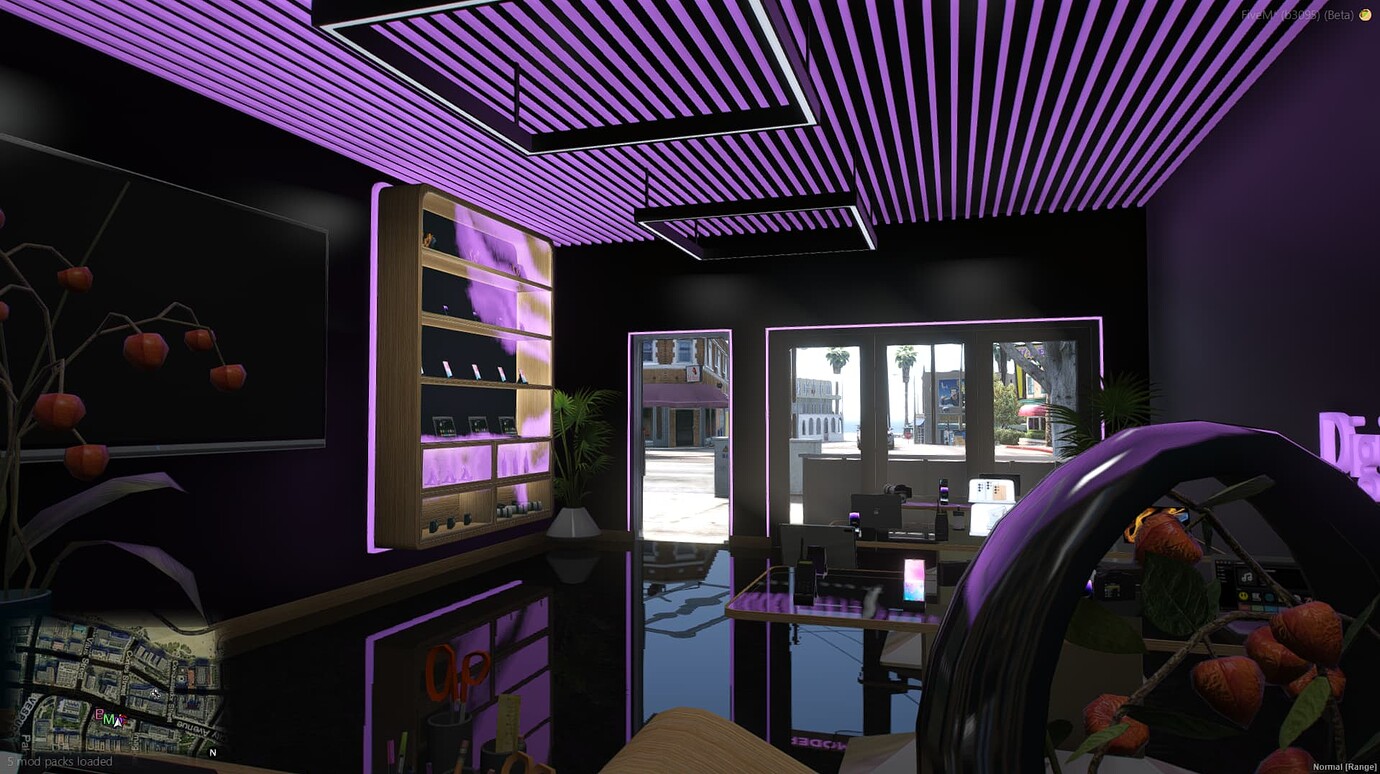Click the waypoint cursor shown on the minimap
The image size is (1380, 774).
coord(155,692)
